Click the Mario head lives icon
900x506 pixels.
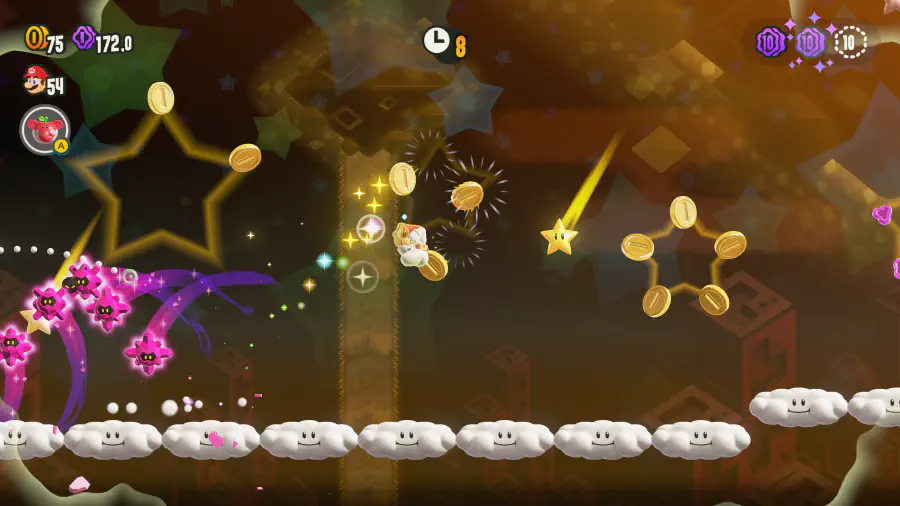tap(35, 79)
